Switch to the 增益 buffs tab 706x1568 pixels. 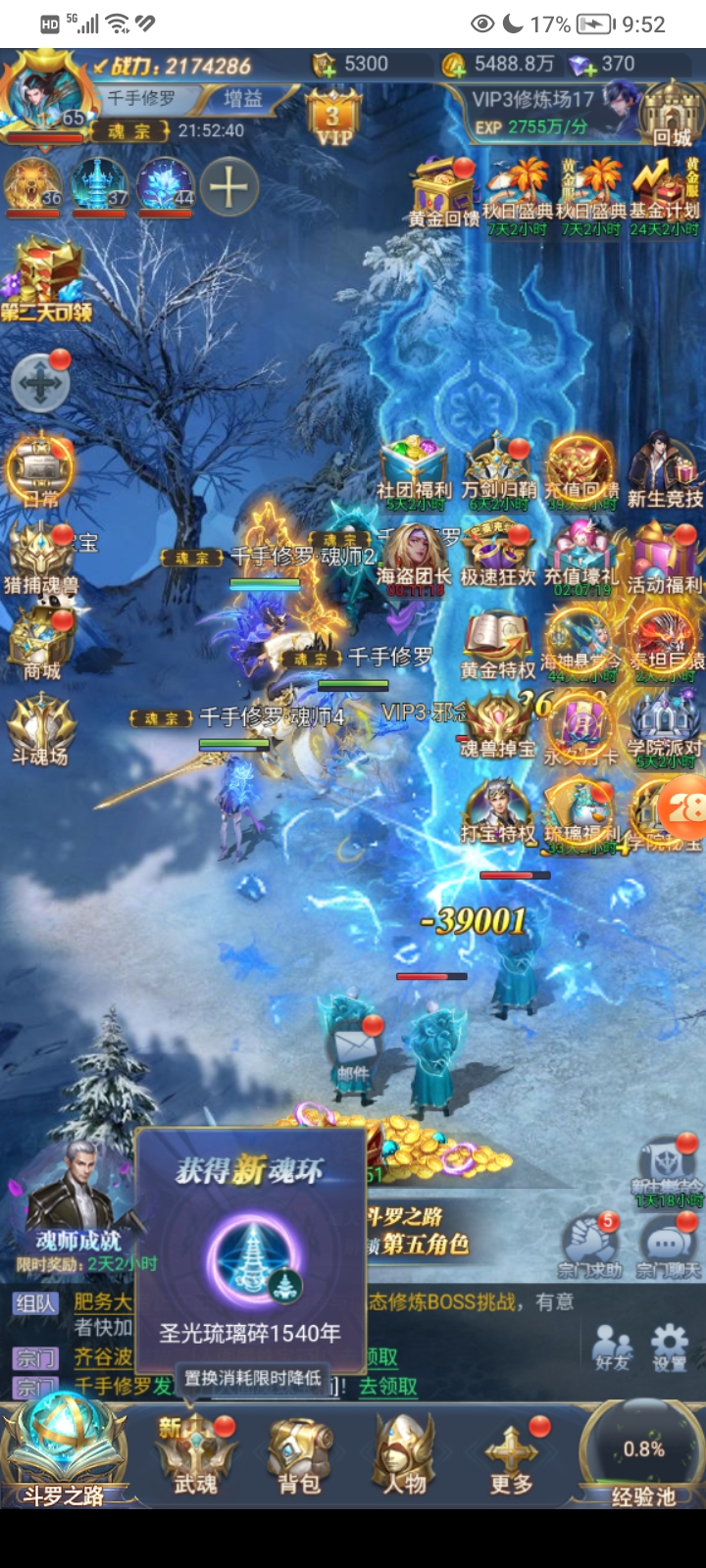[x=242, y=98]
